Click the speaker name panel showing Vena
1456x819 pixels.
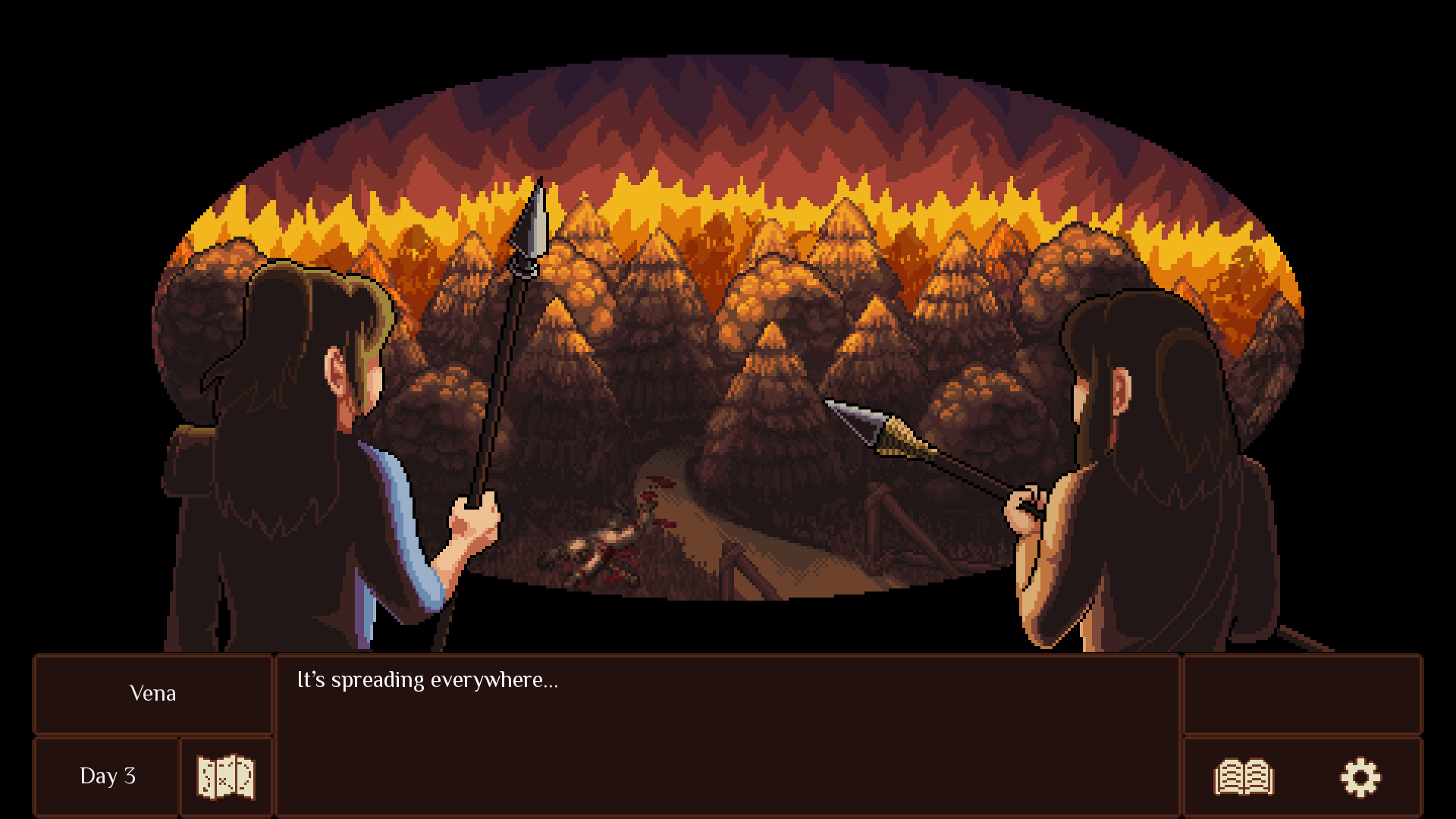152,694
